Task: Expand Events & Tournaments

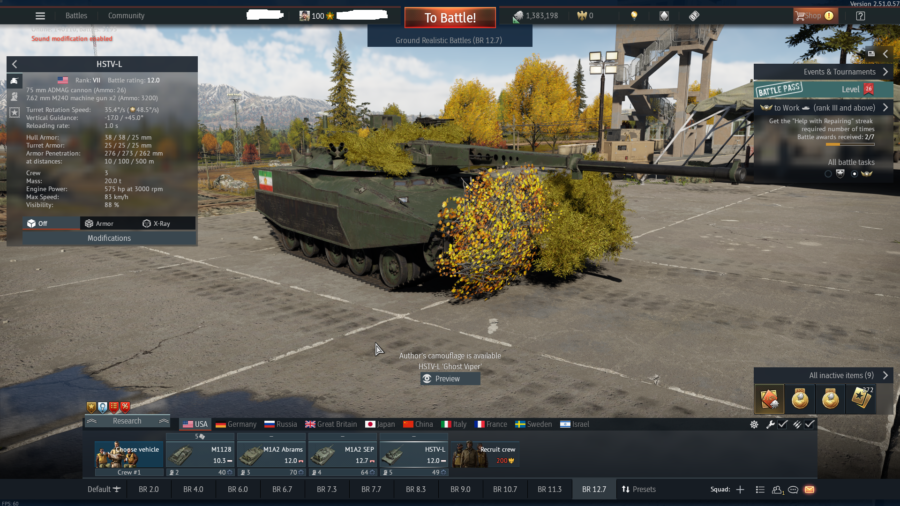Action: point(823,72)
